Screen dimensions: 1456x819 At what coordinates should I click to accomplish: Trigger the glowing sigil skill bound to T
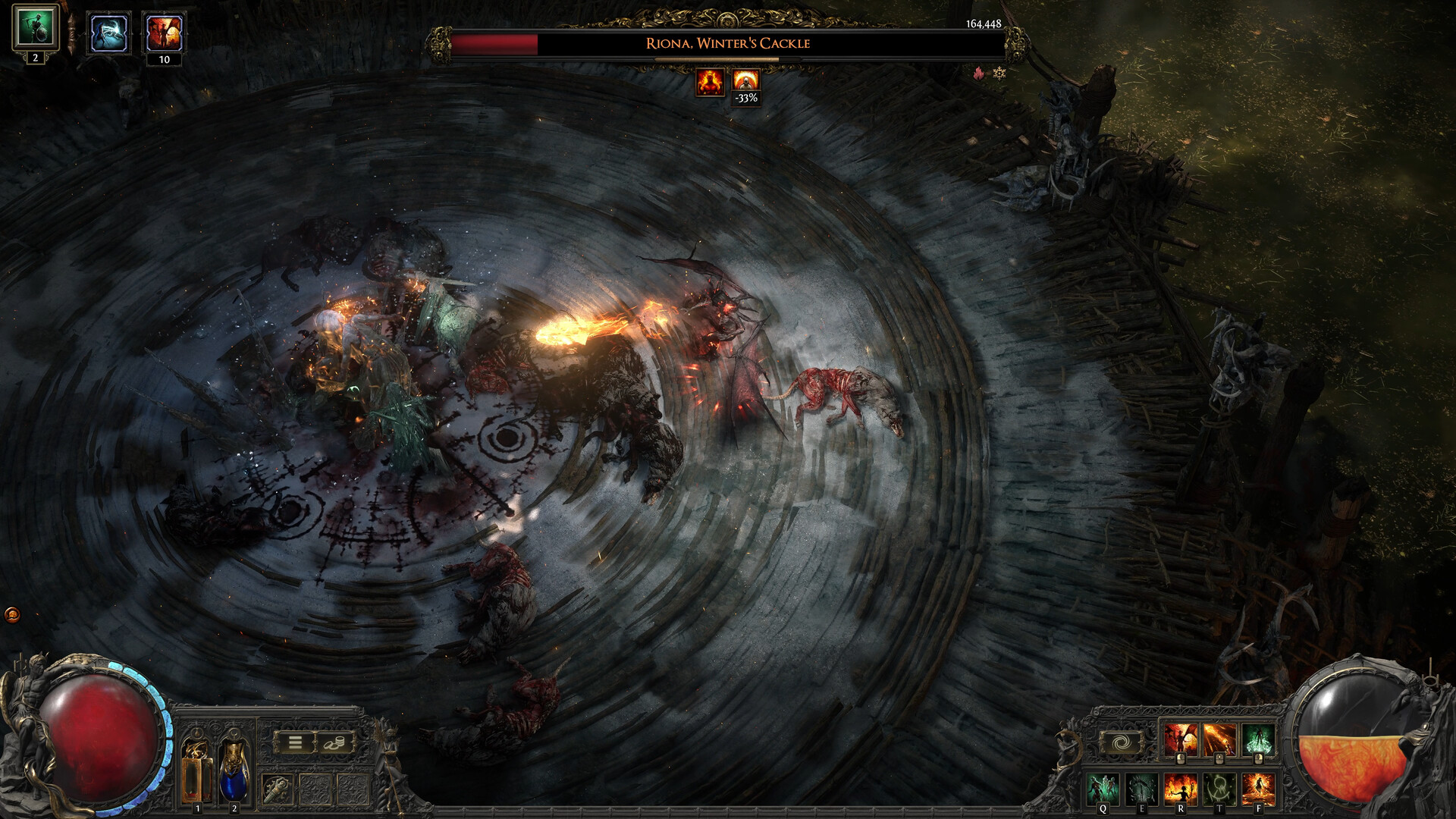[1218, 788]
